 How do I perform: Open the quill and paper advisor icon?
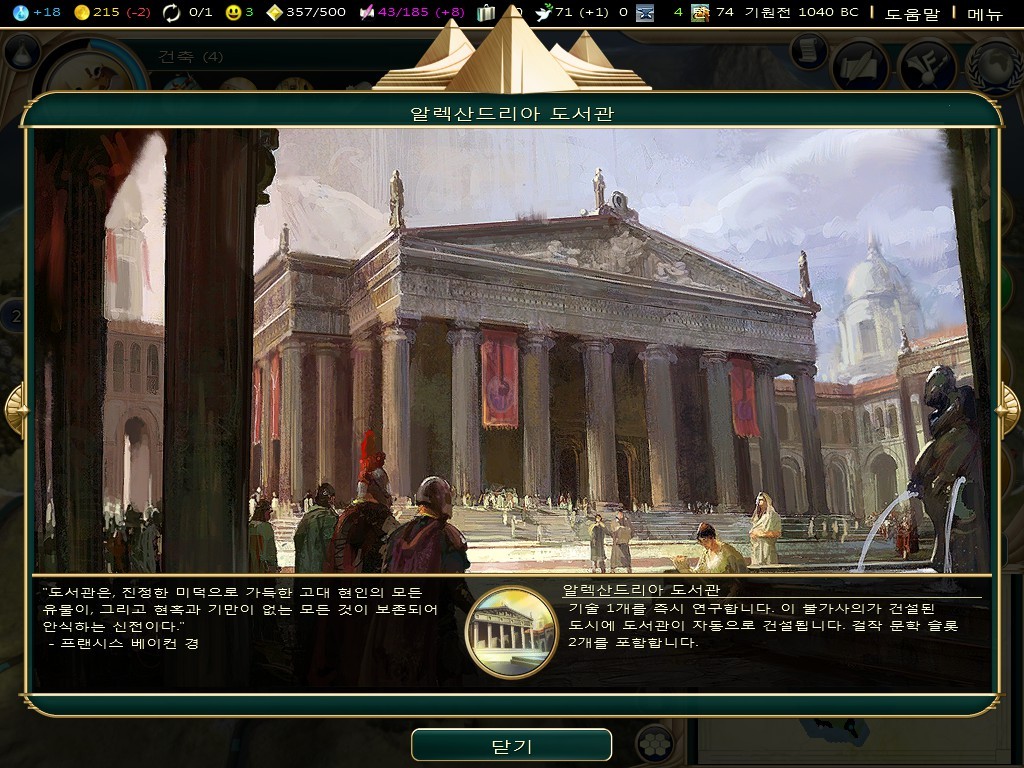861,64
